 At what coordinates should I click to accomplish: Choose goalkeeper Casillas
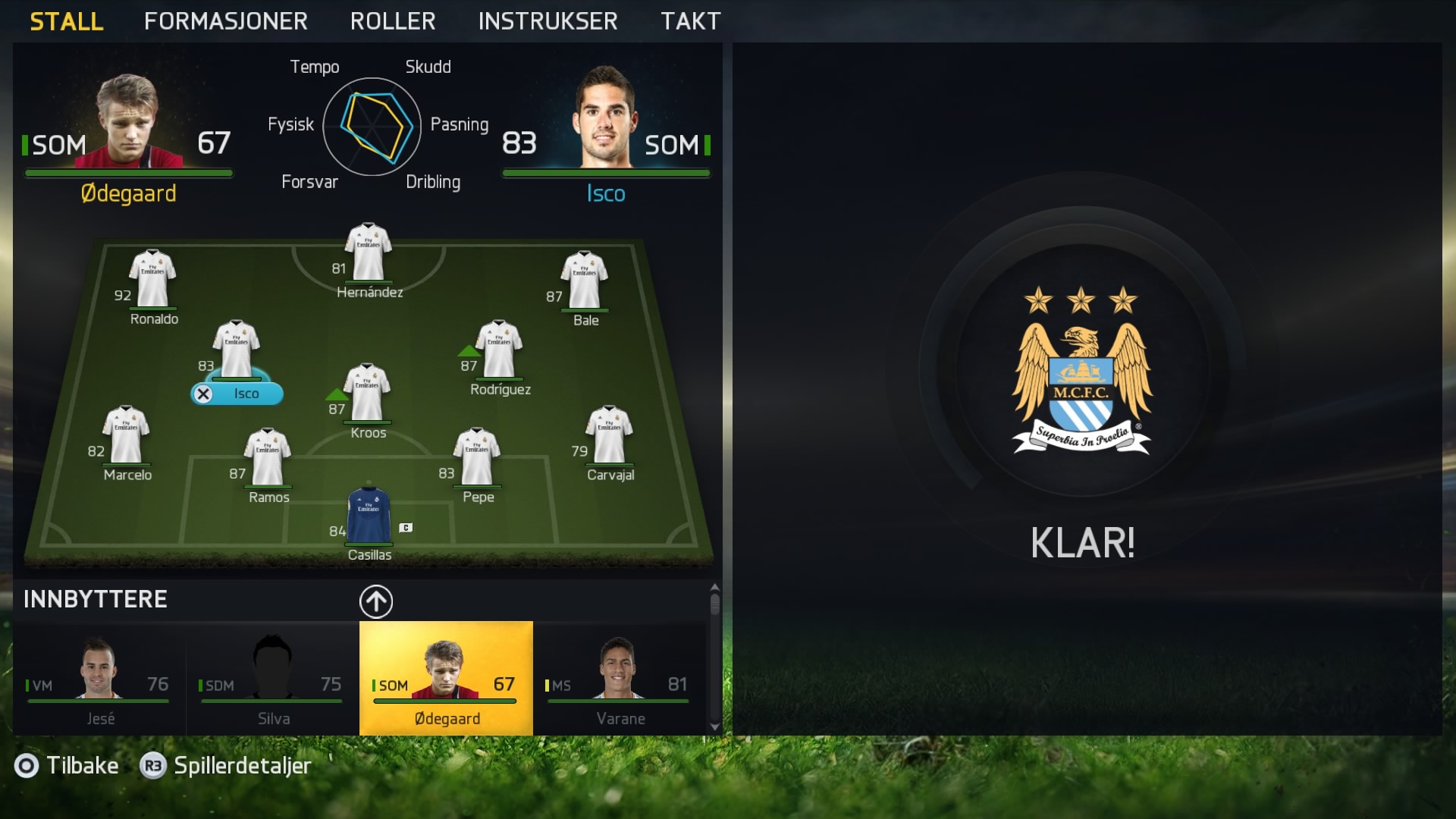pyautogui.click(x=369, y=517)
